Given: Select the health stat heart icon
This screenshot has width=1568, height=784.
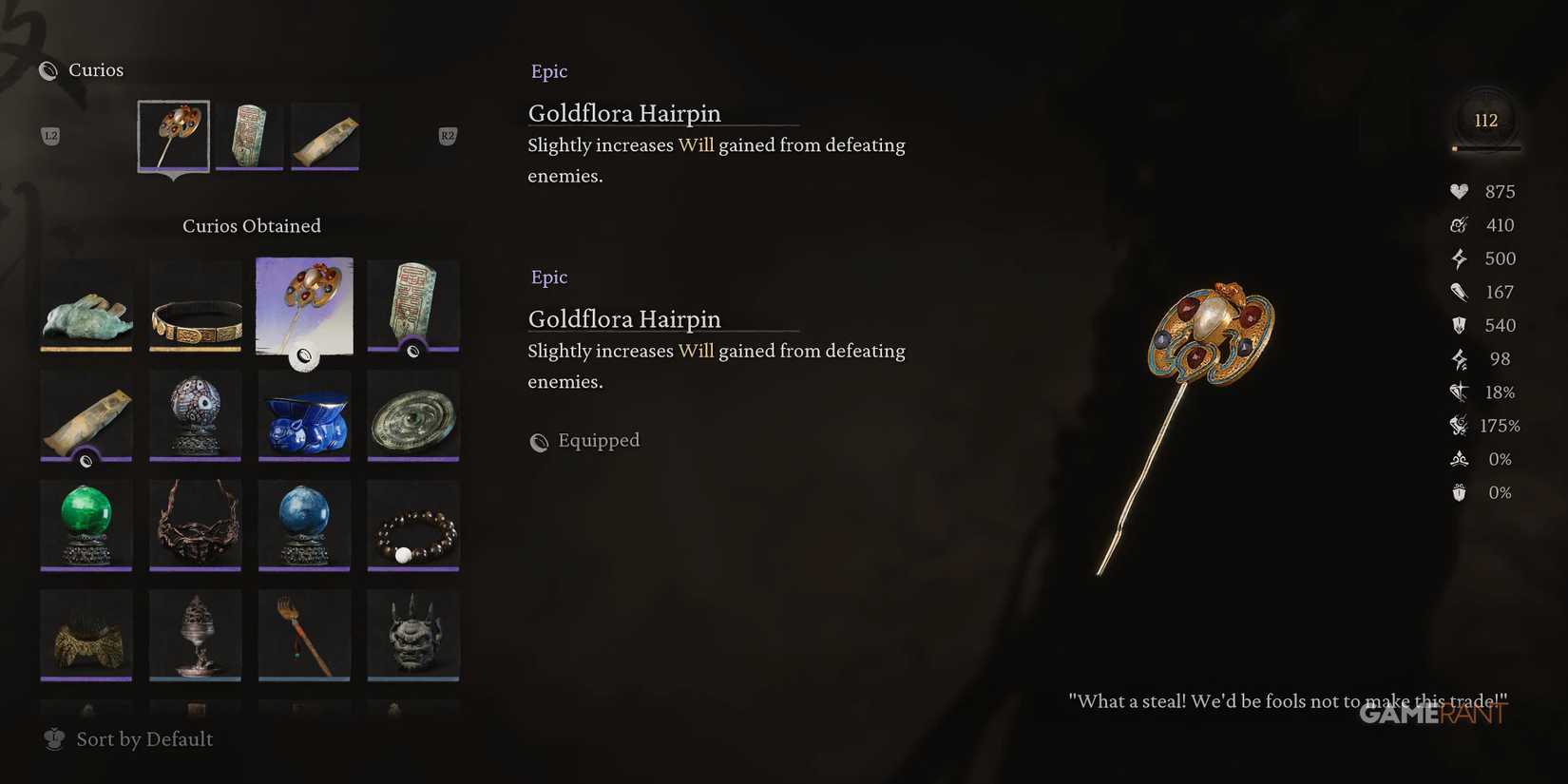Looking at the screenshot, I should click(x=1461, y=191).
